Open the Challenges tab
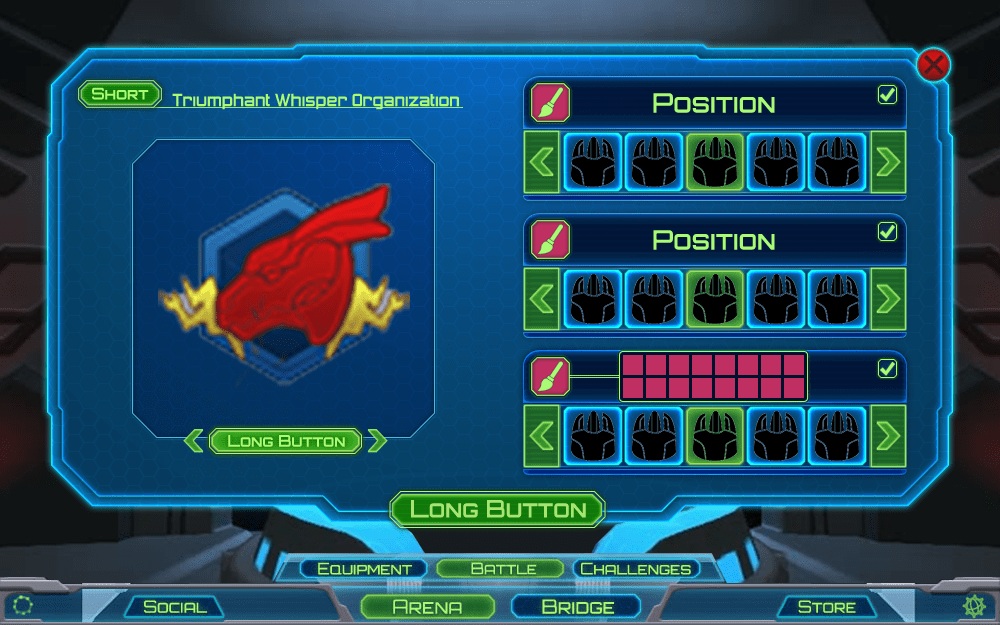The width and height of the screenshot is (1000, 625). [636, 569]
